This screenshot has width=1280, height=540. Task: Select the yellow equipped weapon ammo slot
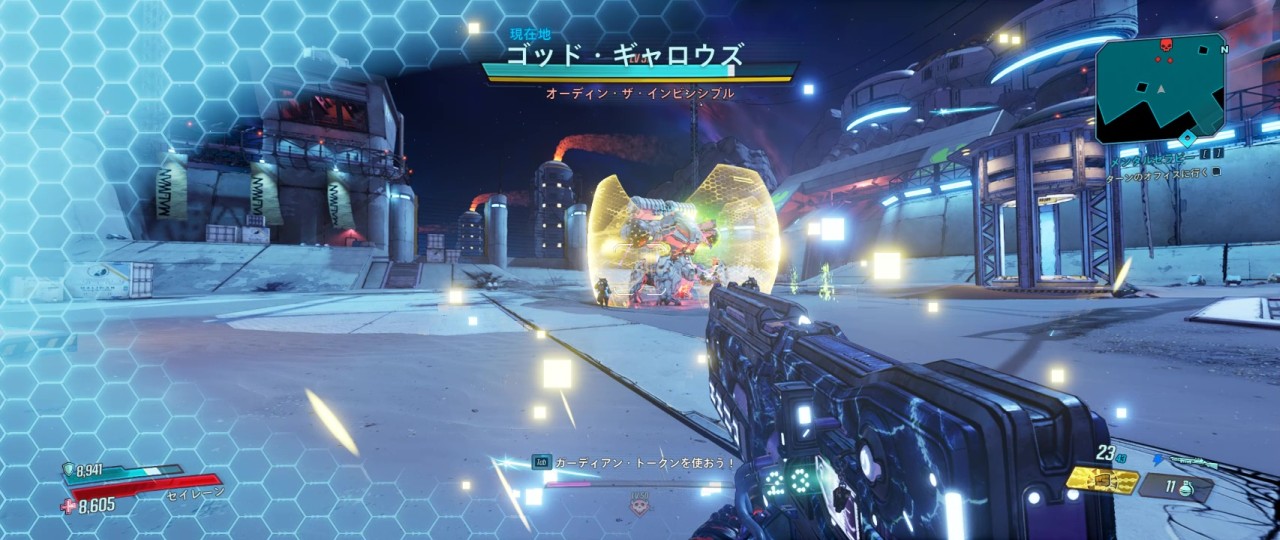click(1102, 480)
